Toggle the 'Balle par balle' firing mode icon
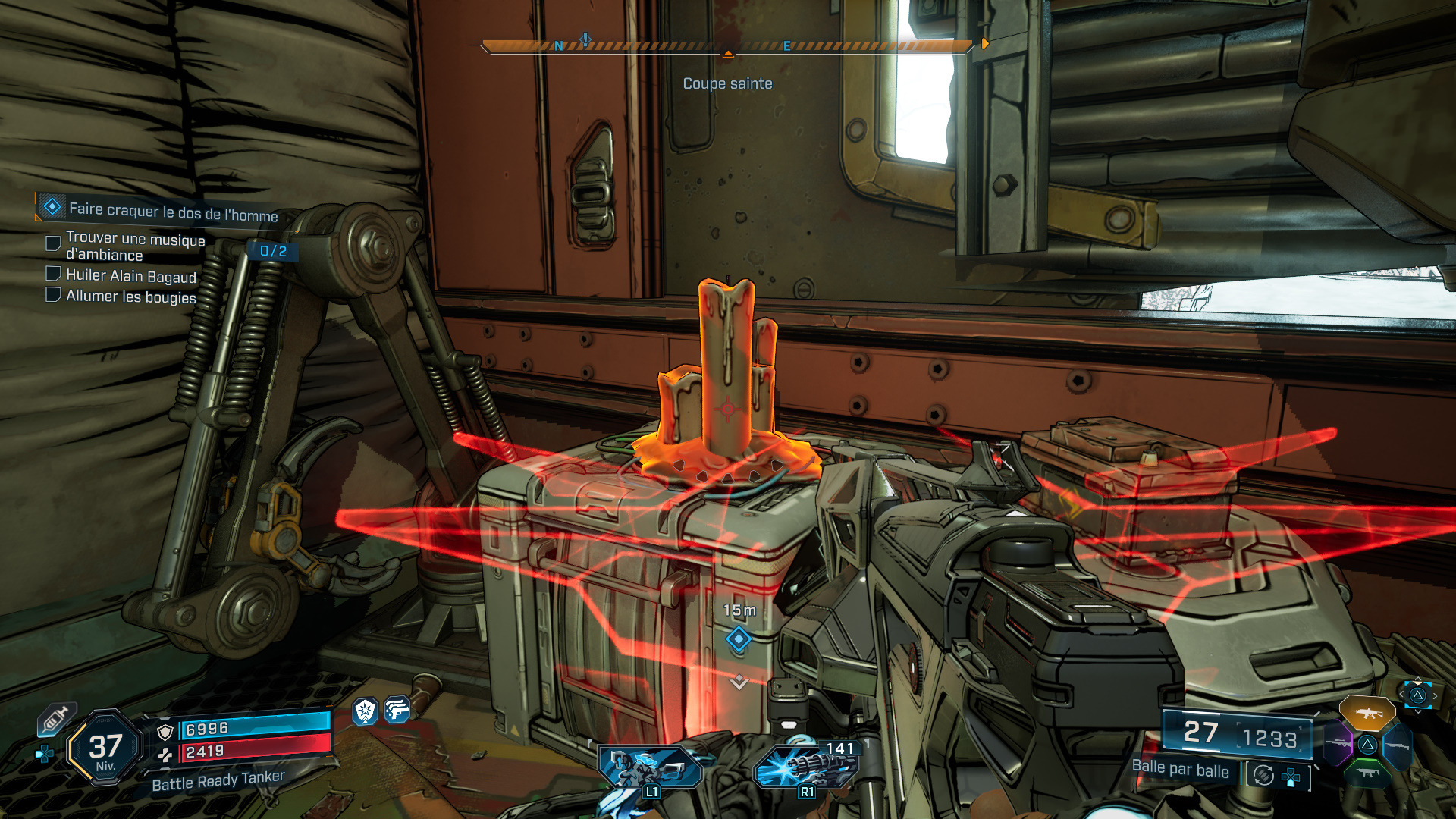 (1263, 775)
